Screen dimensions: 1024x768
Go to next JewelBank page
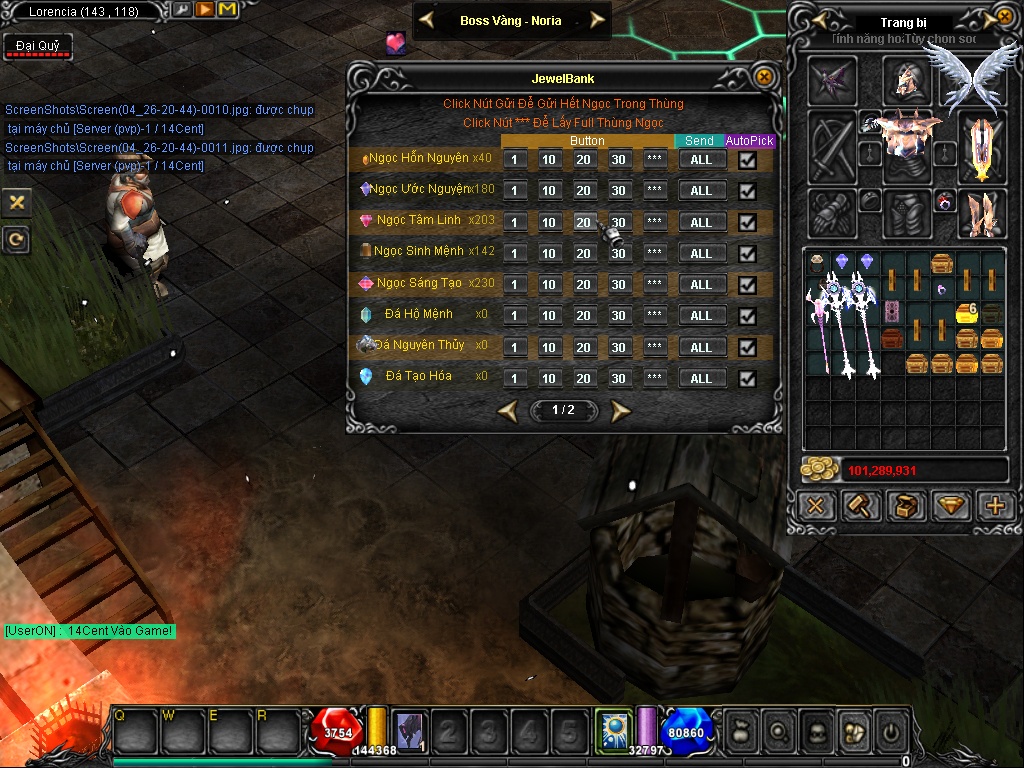[x=621, y=410]
